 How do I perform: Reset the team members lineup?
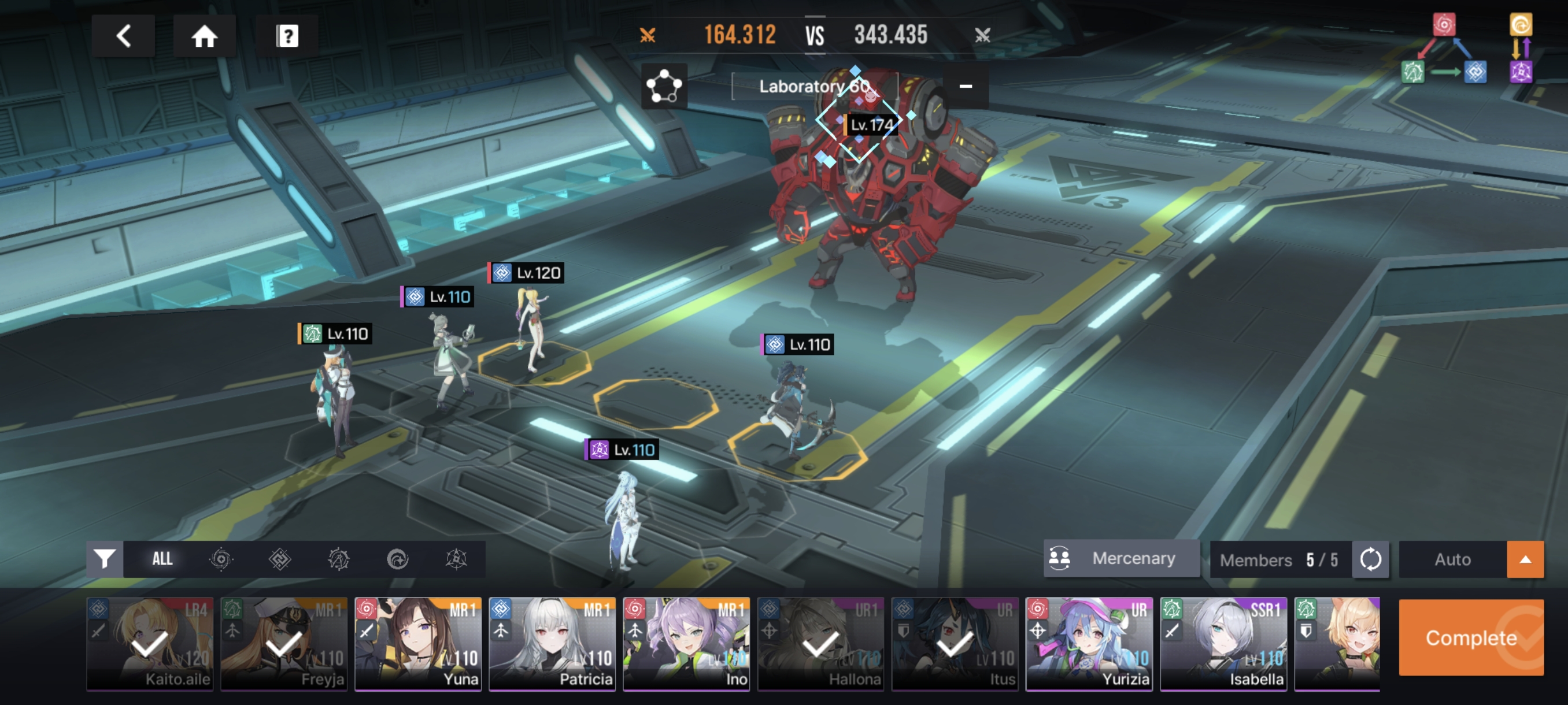(1370, 559)
